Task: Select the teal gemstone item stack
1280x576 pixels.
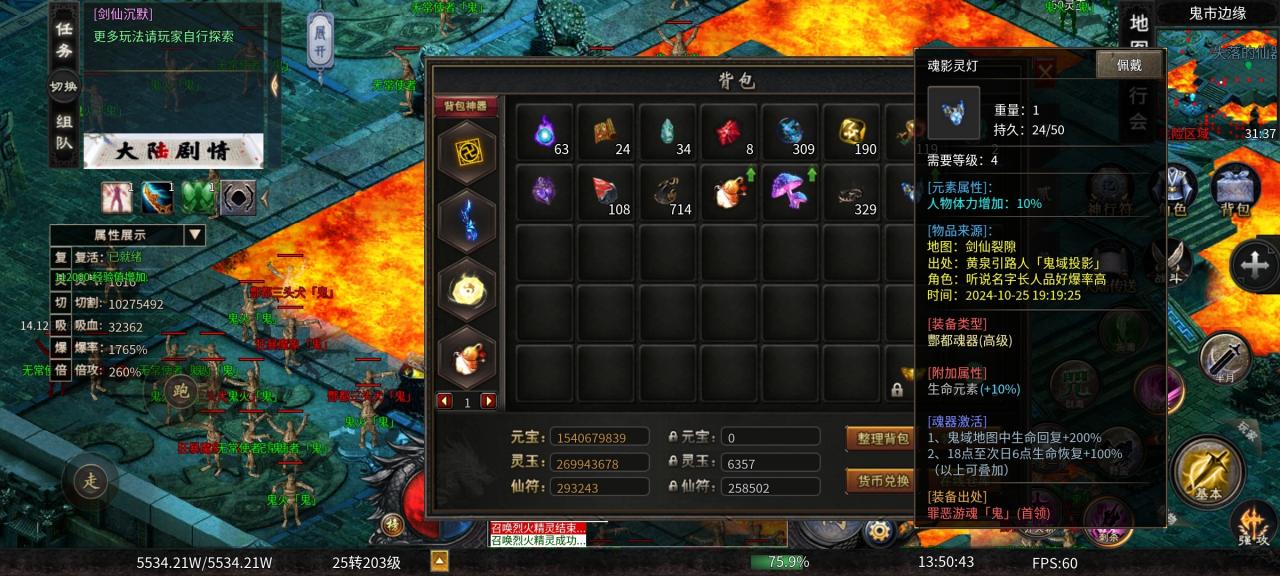Action: [669, 132]
